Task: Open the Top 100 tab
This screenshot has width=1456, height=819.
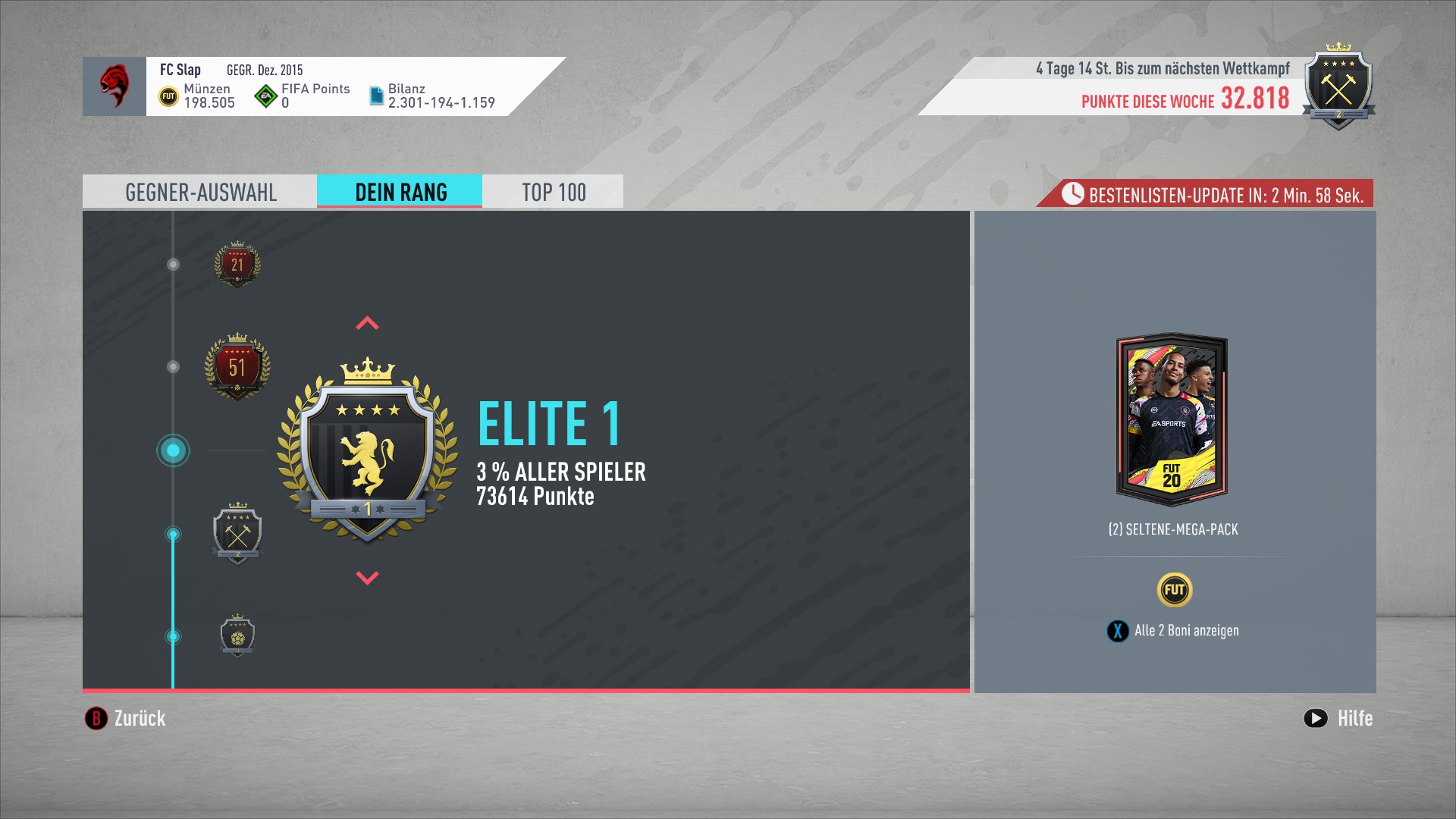Action: click(553, 192)
